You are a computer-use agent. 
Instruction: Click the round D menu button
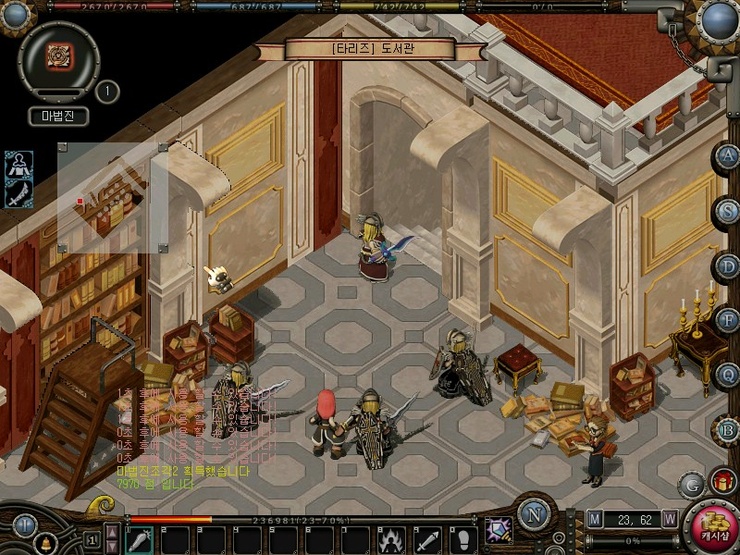click(x=727, y=265)
